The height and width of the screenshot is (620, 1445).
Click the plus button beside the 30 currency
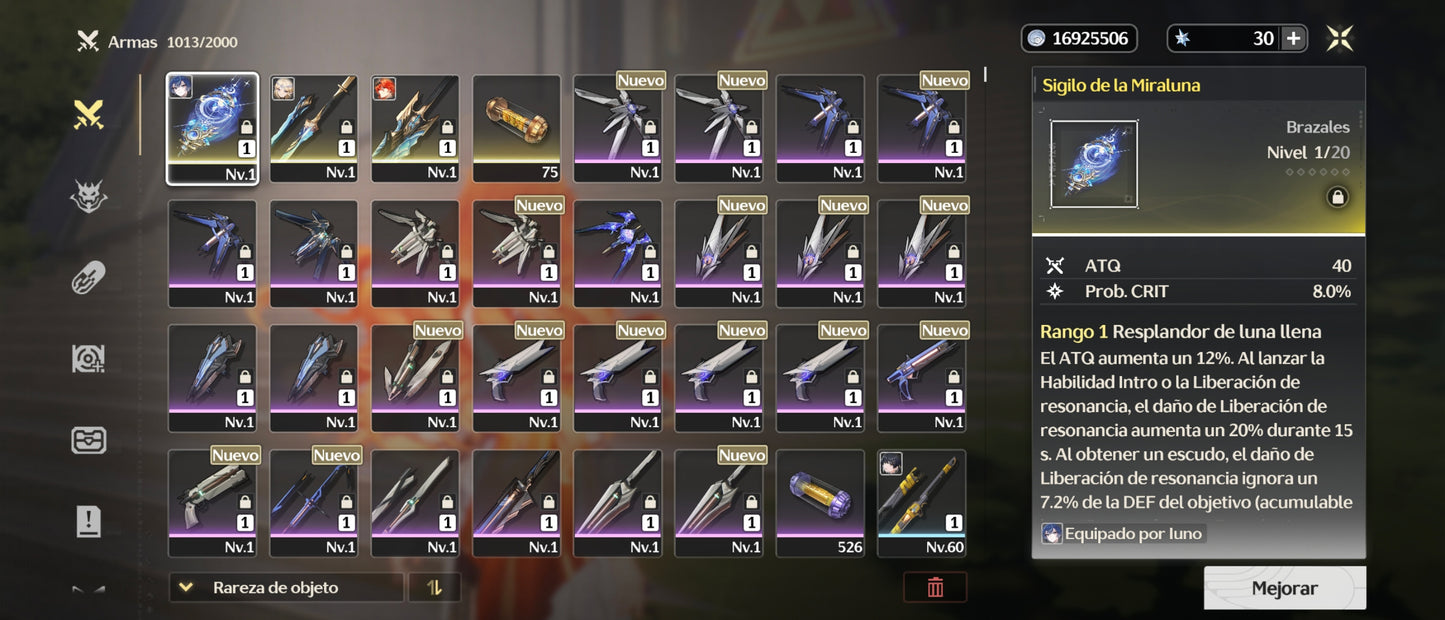point(1293,39)
